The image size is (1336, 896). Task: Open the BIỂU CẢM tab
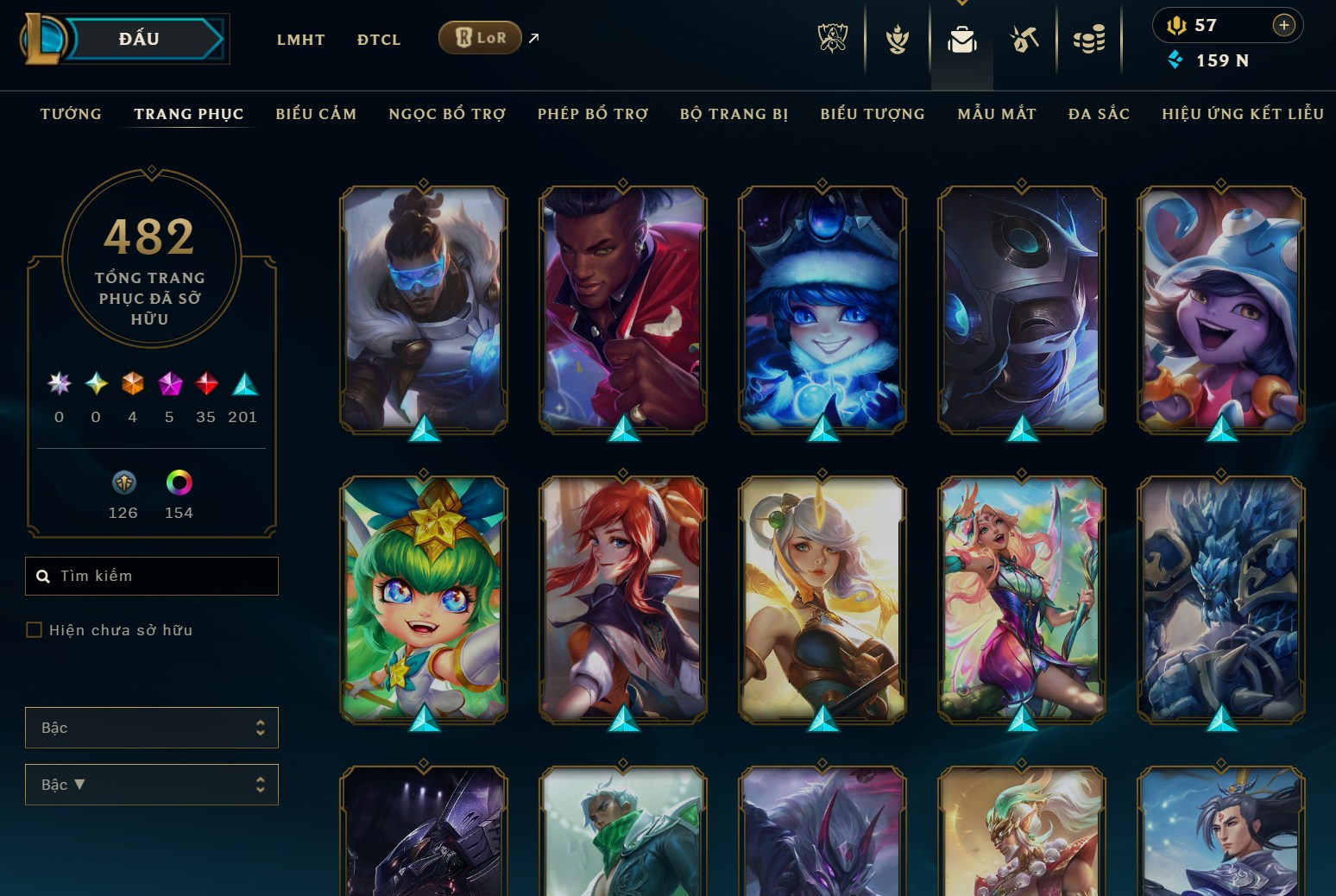pyautogui.click(x=316, y=113)
